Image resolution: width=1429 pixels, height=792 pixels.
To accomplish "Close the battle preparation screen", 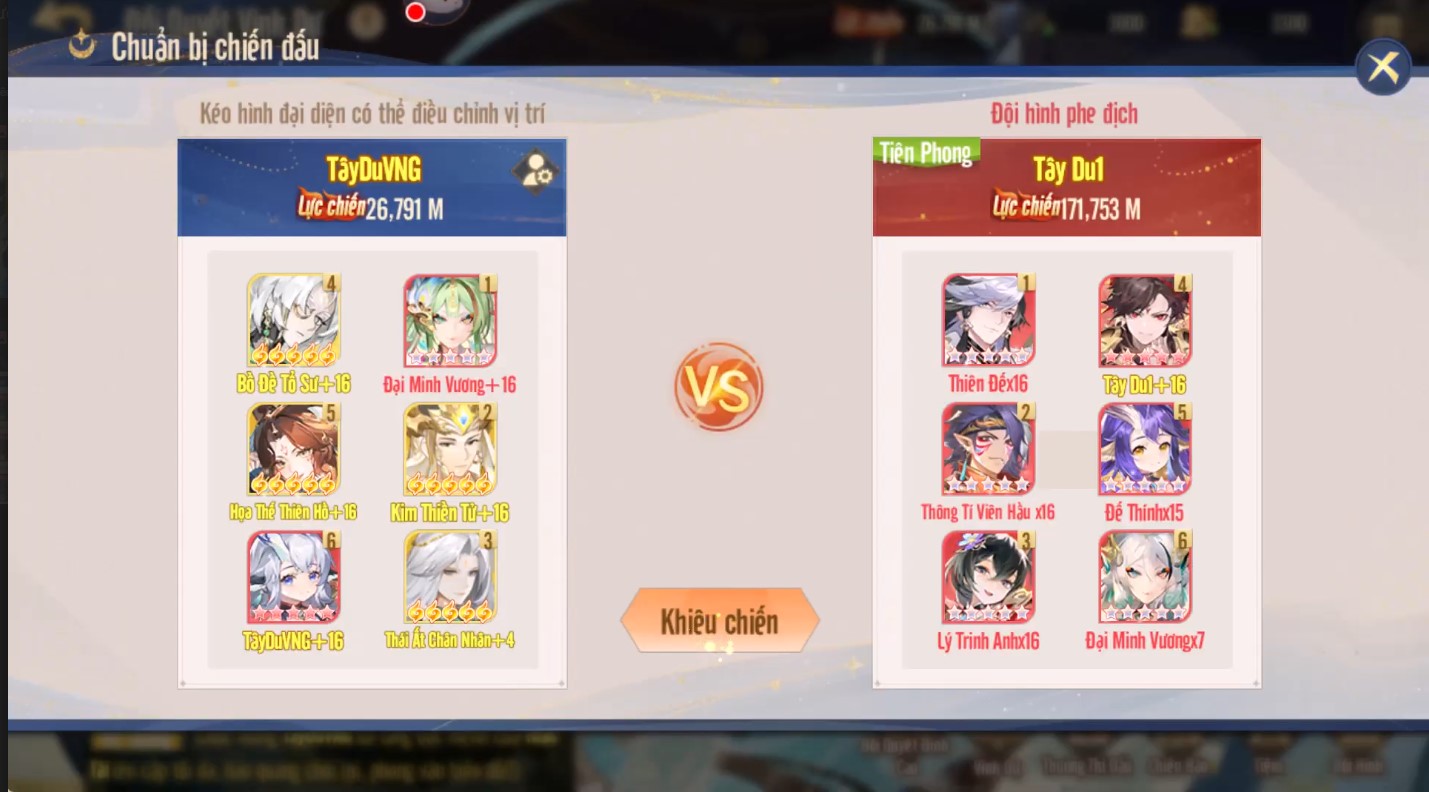I will click(x=1384, y=64).
